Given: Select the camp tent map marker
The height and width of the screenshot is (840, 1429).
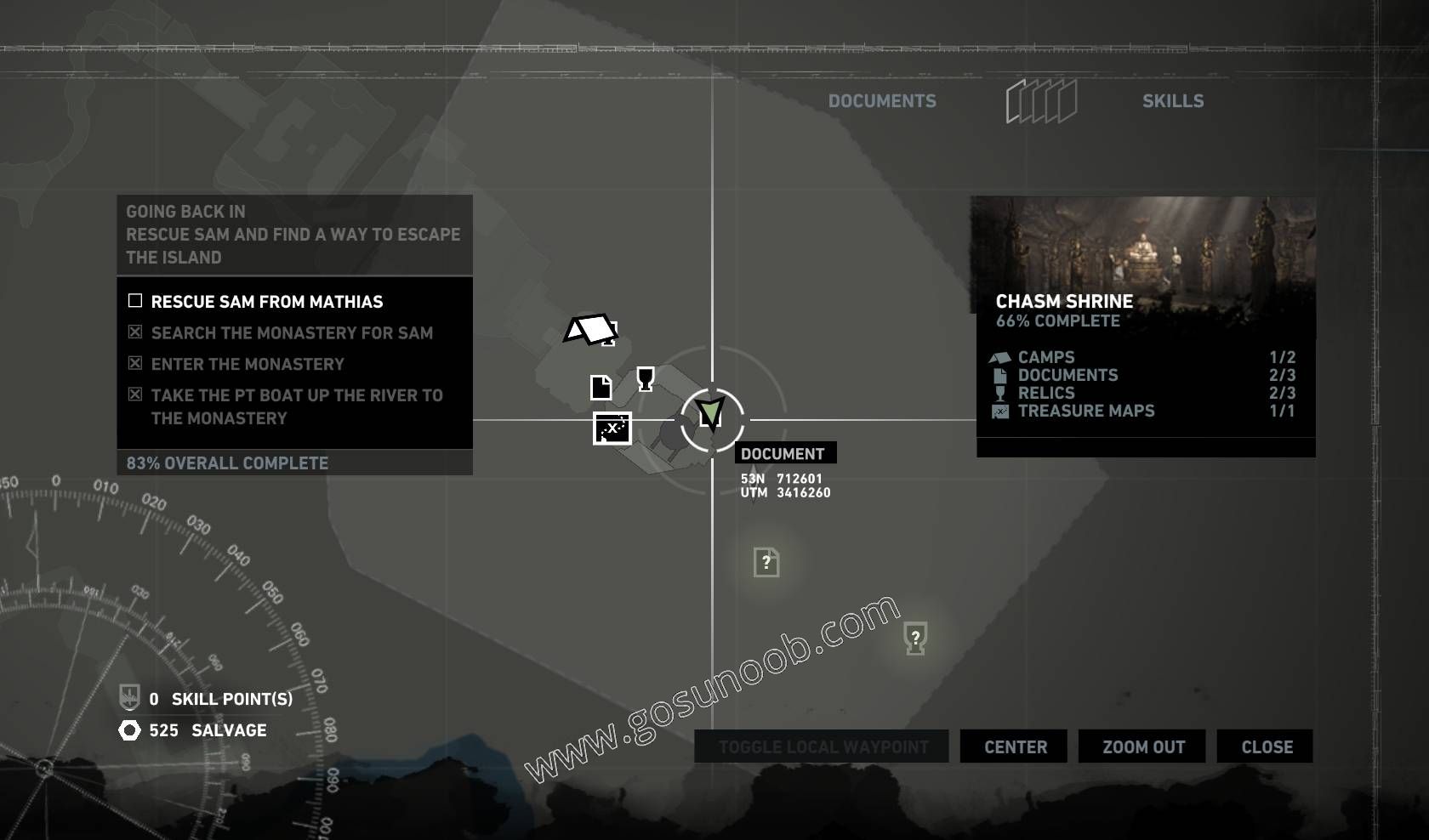Looking at the screenshot, I should (x=590, y=330).
